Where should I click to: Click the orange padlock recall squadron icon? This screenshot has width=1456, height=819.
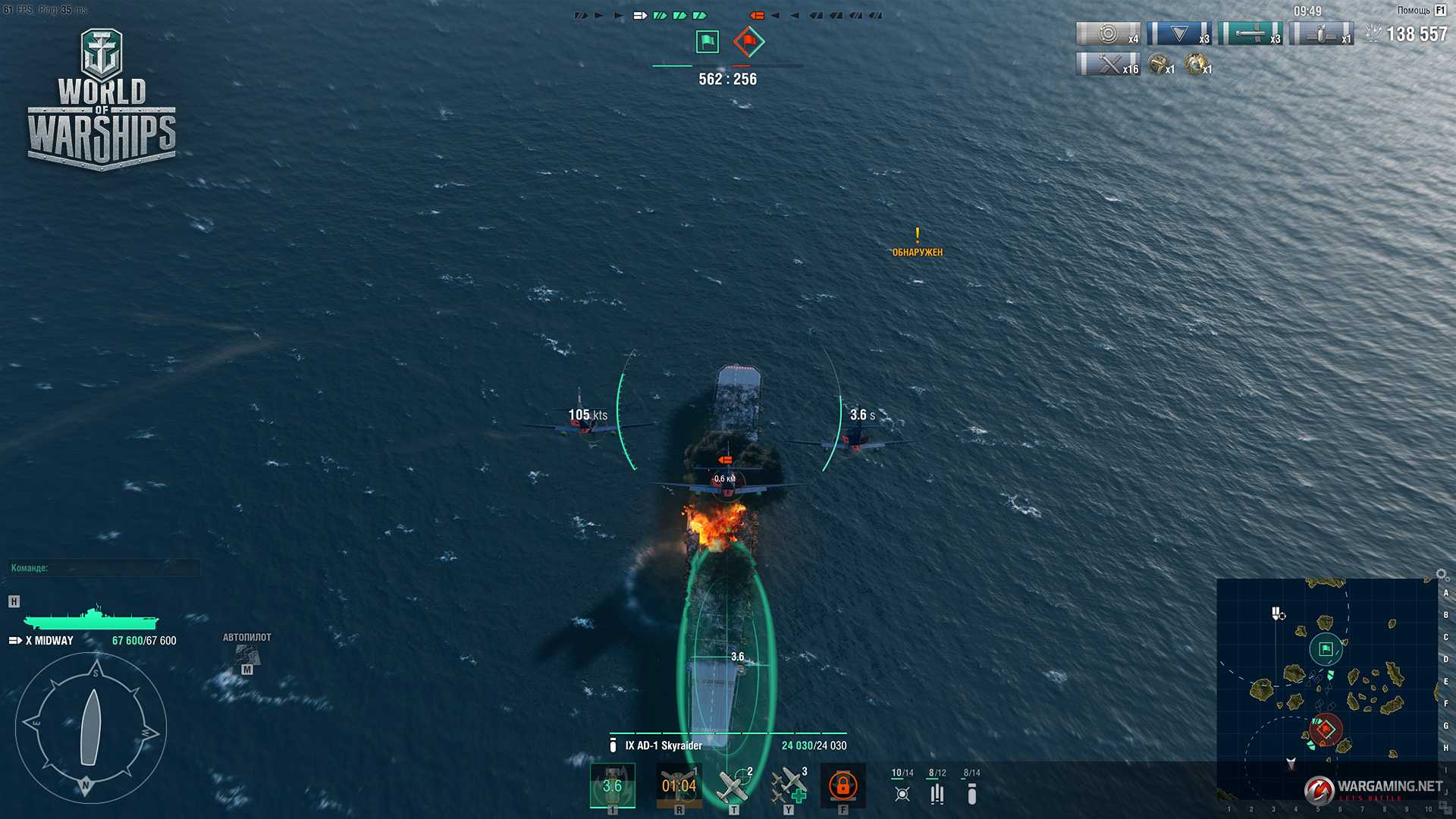[x=843, y=786]
